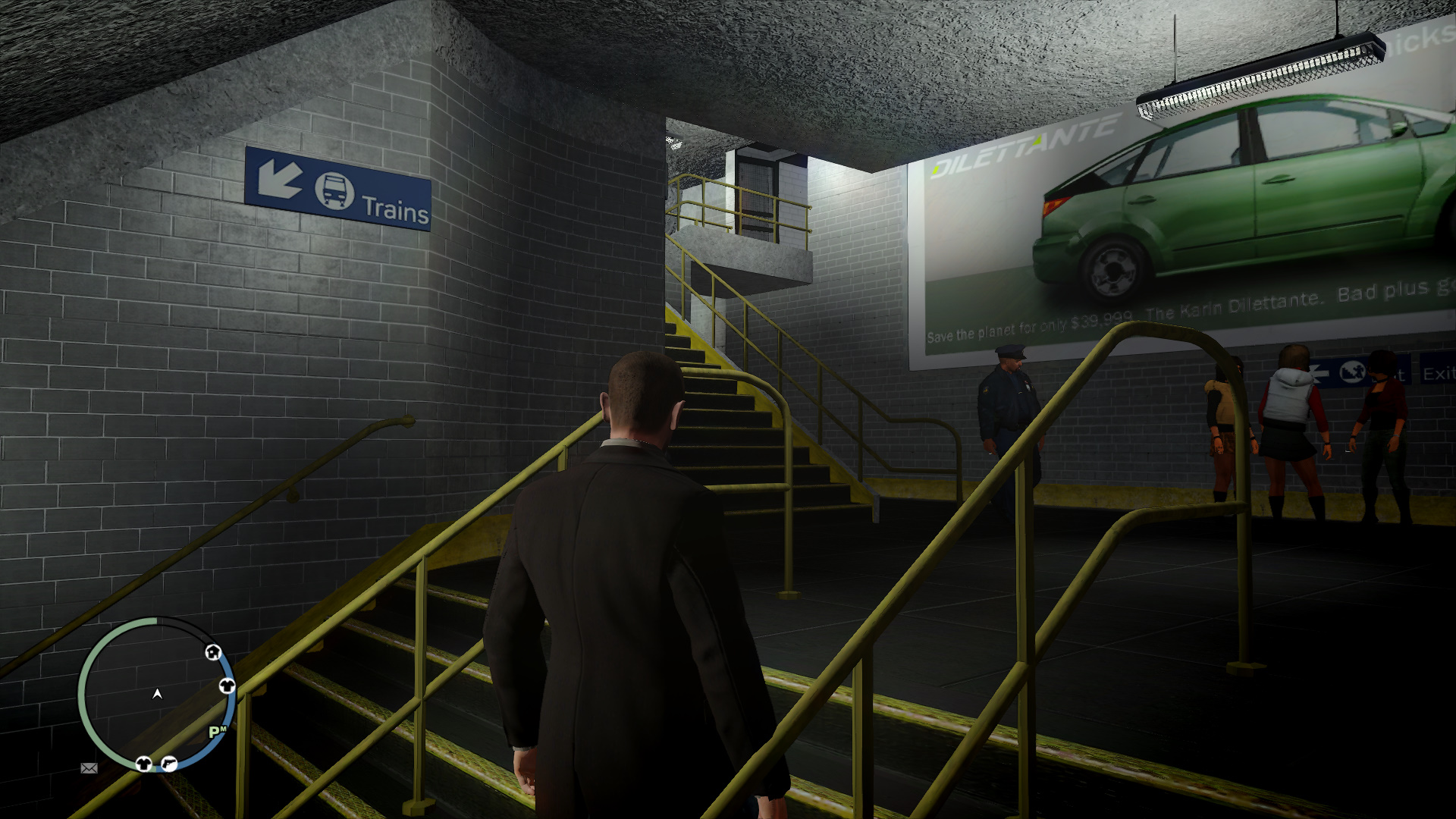Viewport: 1456px width, 819px height.
Task: Click the white player arrow on the radar
Action: tap(157, 694)
